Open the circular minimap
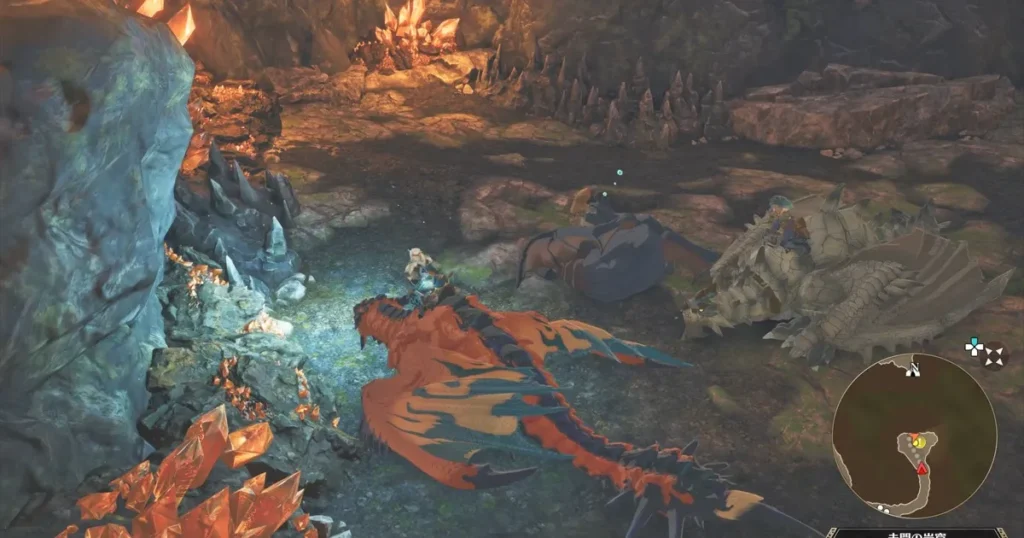 pos(914,436)
